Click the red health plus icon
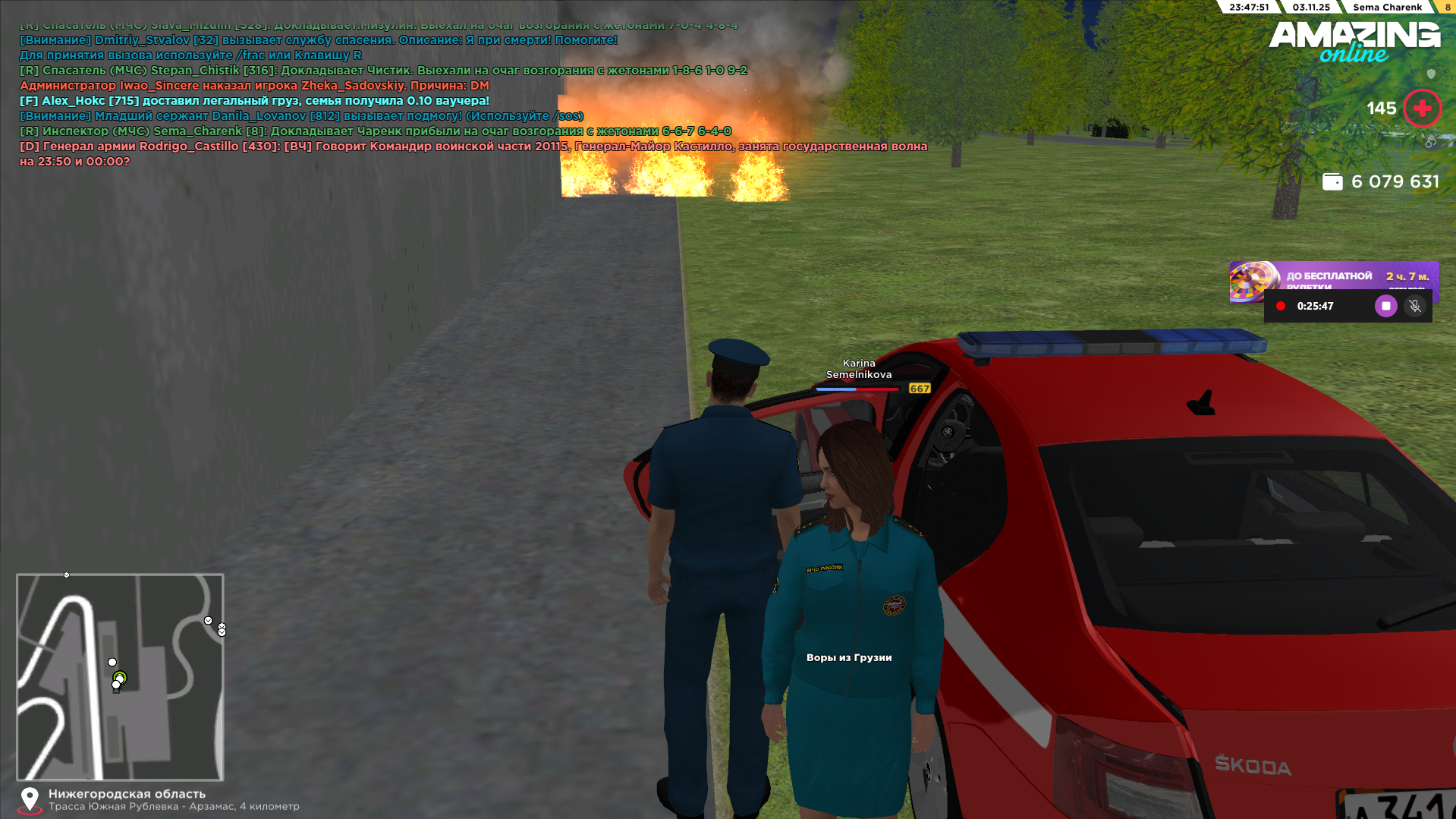The width and height of the screenshot is (1456, 819). point(1423,109)
